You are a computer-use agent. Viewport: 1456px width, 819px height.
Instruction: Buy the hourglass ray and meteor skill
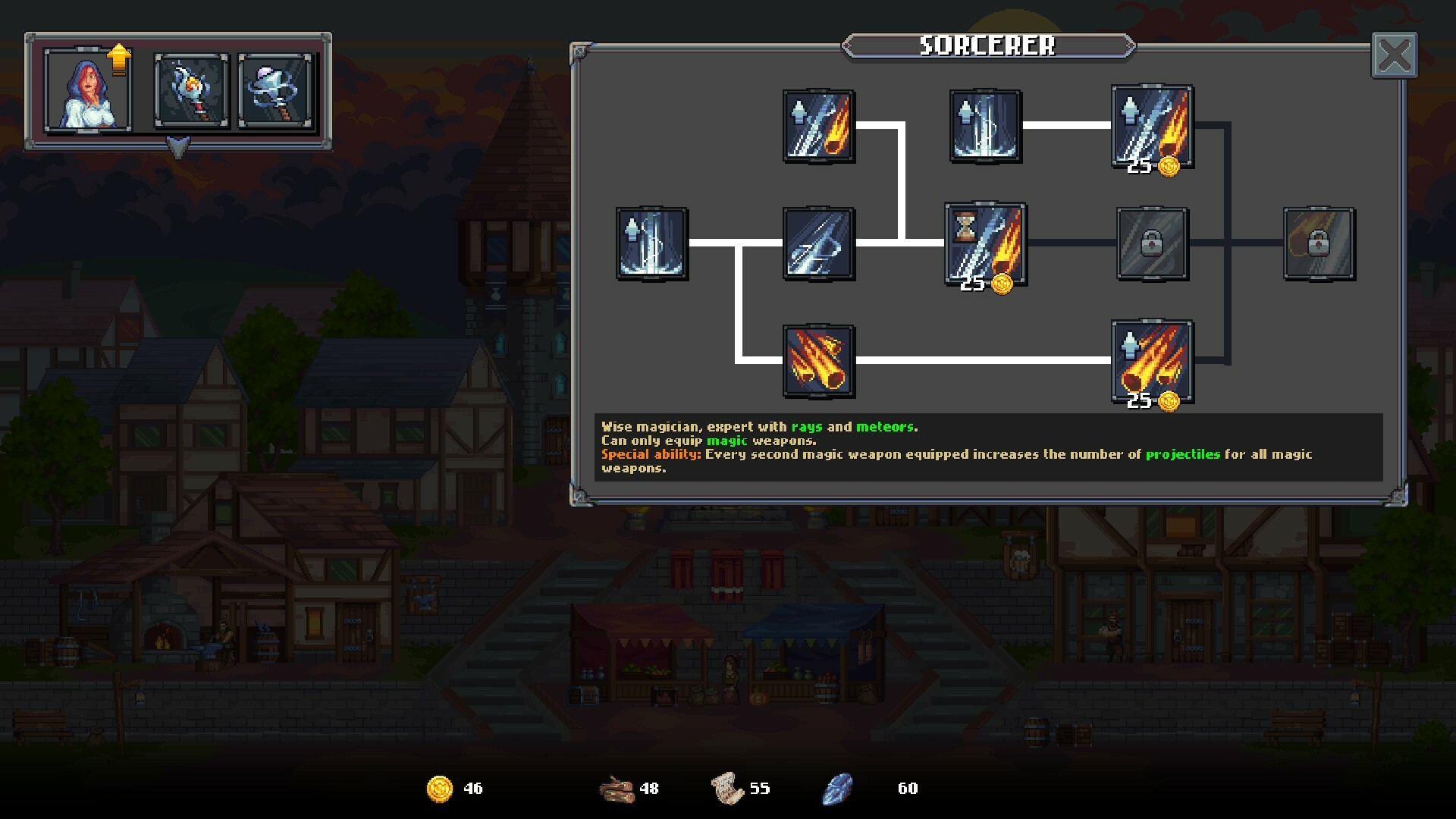tap(985, 244)
